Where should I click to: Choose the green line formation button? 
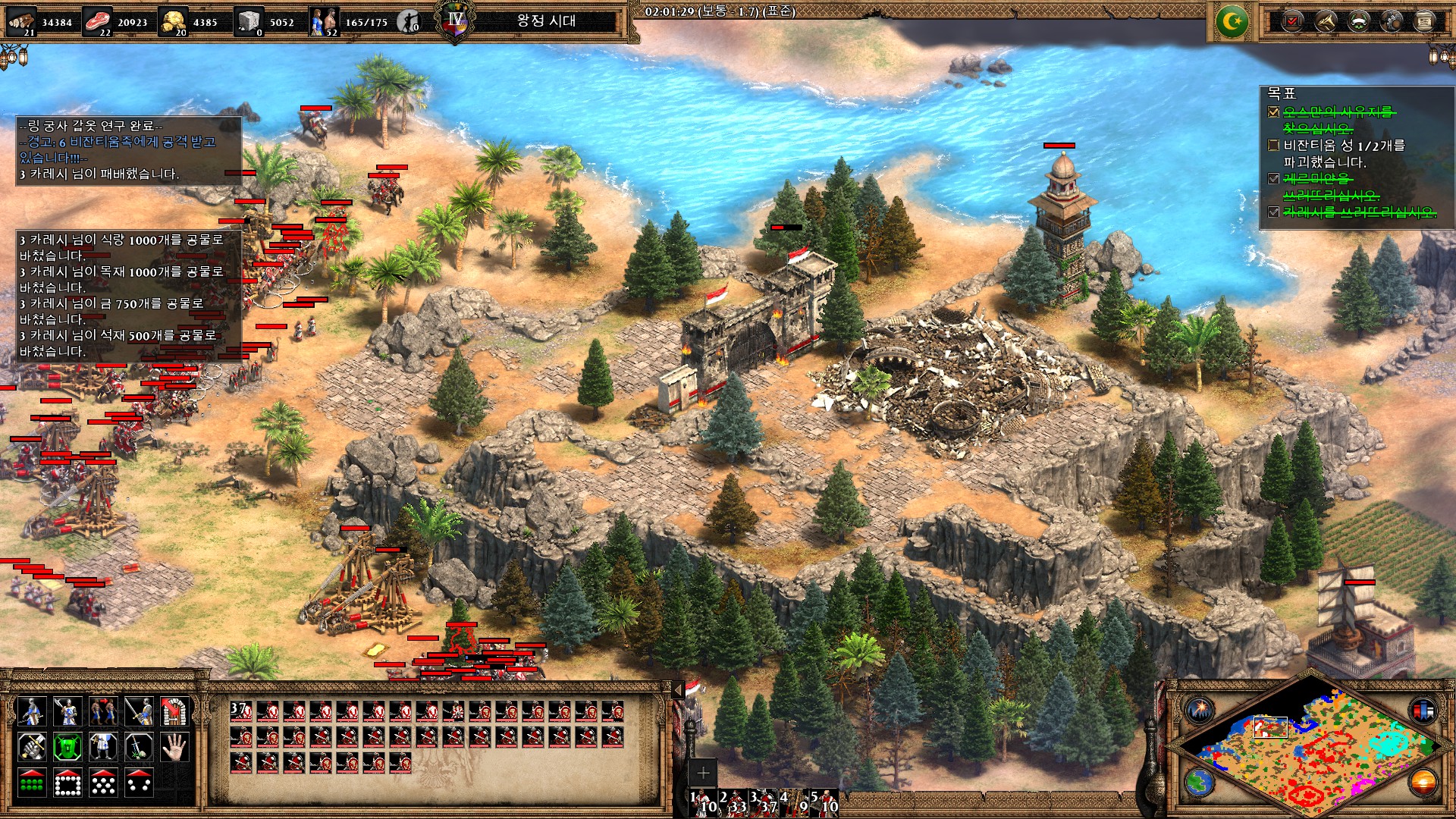pos(31,783)
